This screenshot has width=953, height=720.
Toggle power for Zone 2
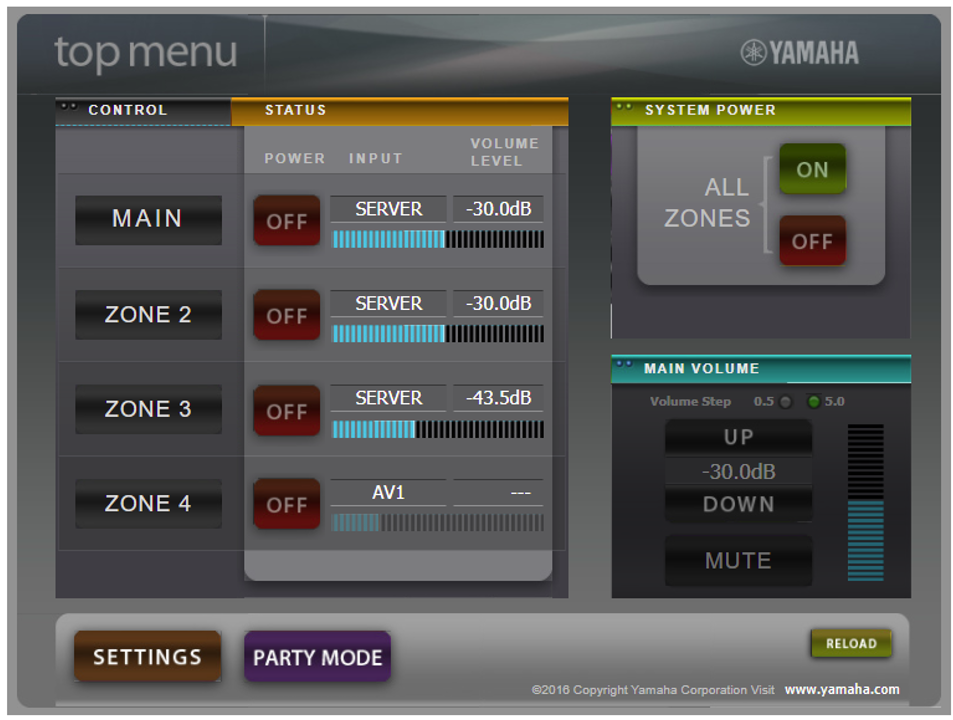pyautogui.click(x=286, y=316)
